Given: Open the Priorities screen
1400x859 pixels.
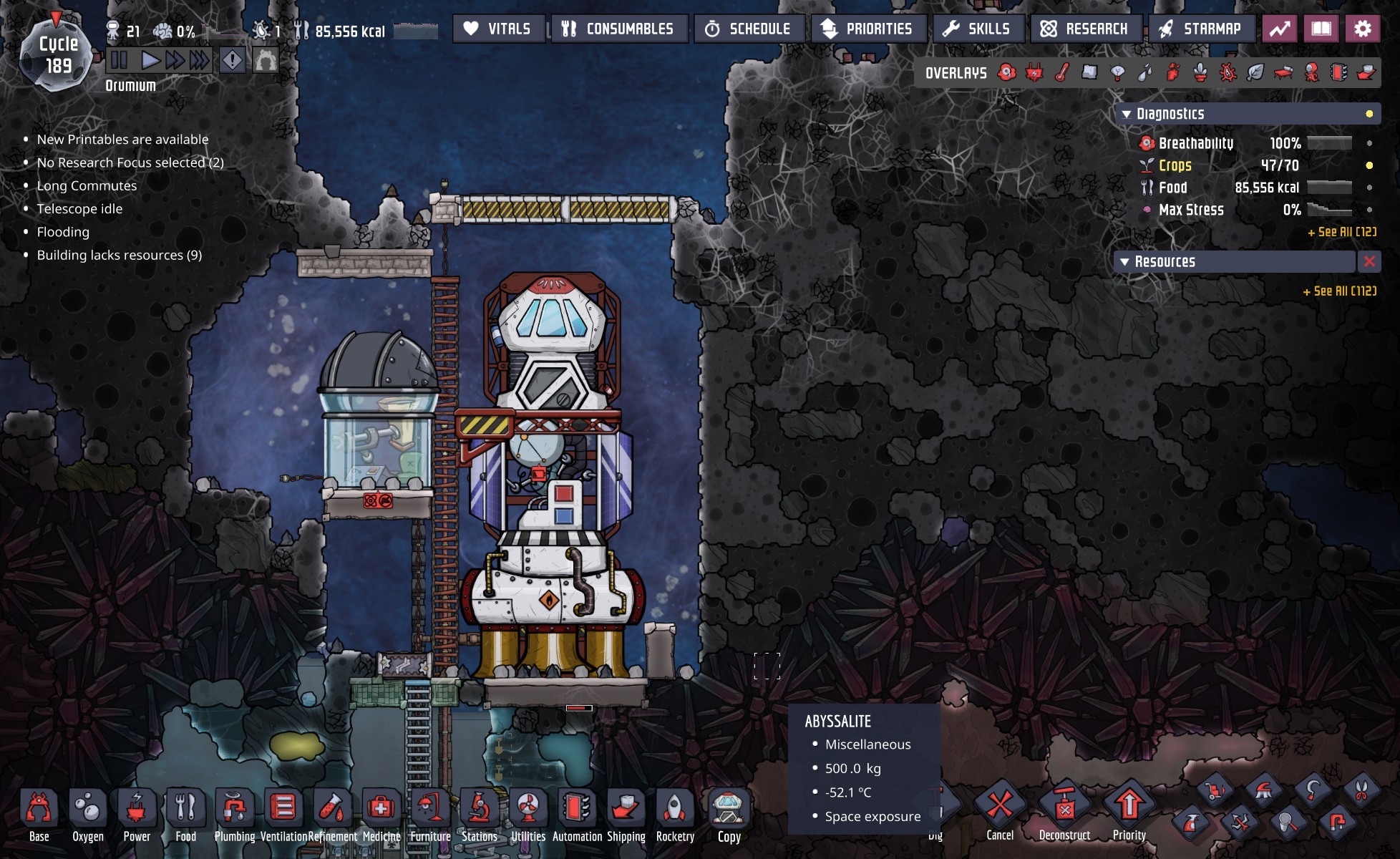Looking at the screenshot, I should click(x=868, y=29).
